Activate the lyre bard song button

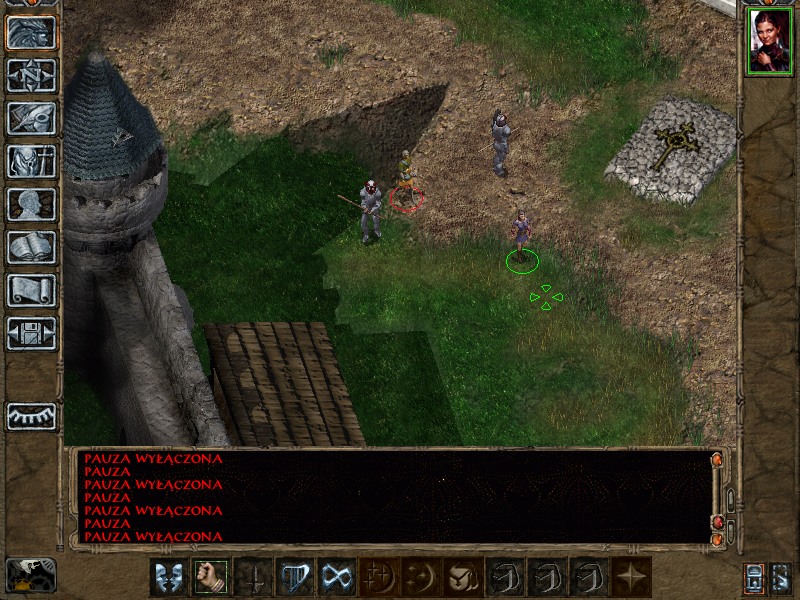[x=294, y=577]
